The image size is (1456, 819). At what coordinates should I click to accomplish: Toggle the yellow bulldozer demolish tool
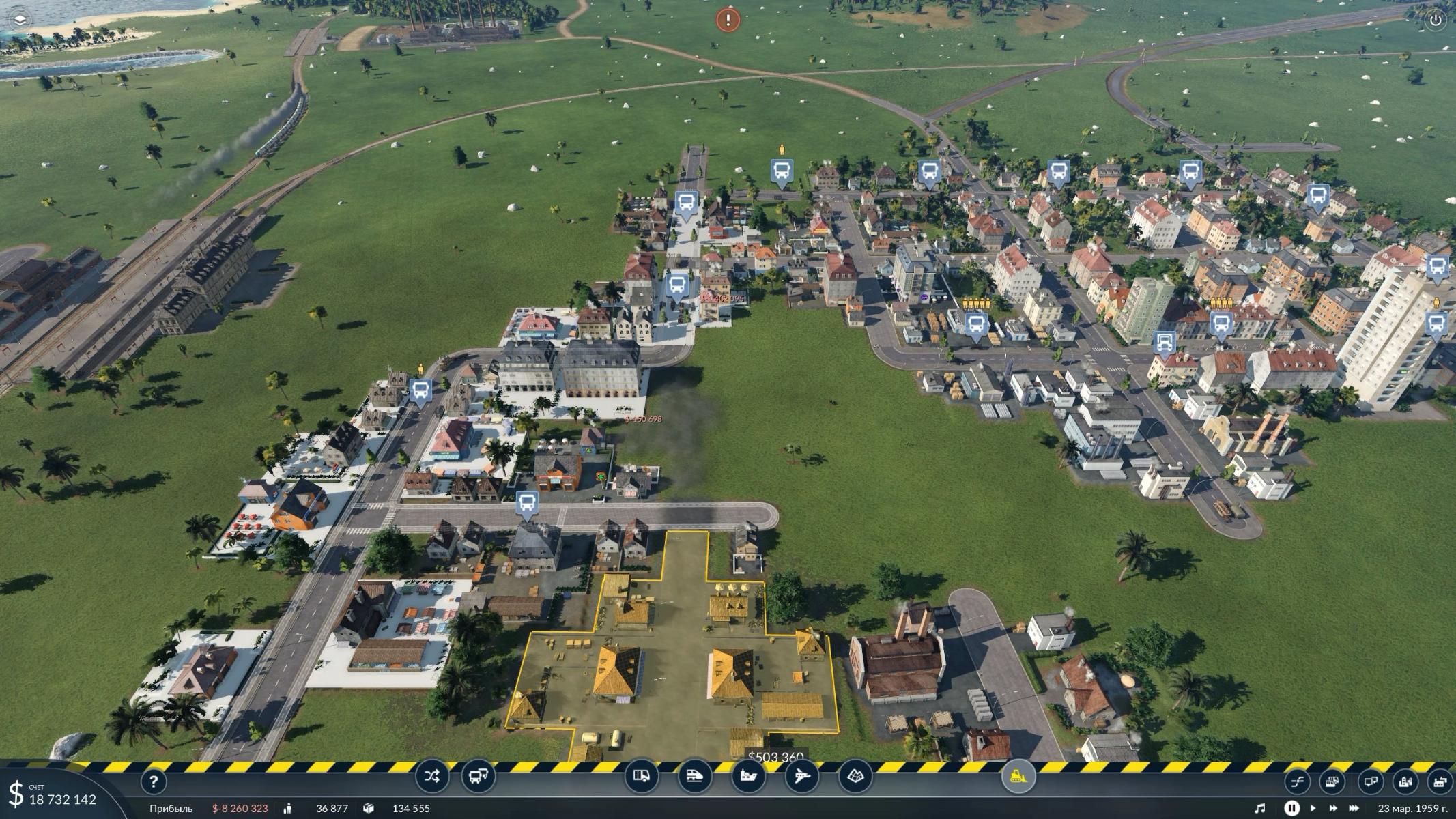1018,776
